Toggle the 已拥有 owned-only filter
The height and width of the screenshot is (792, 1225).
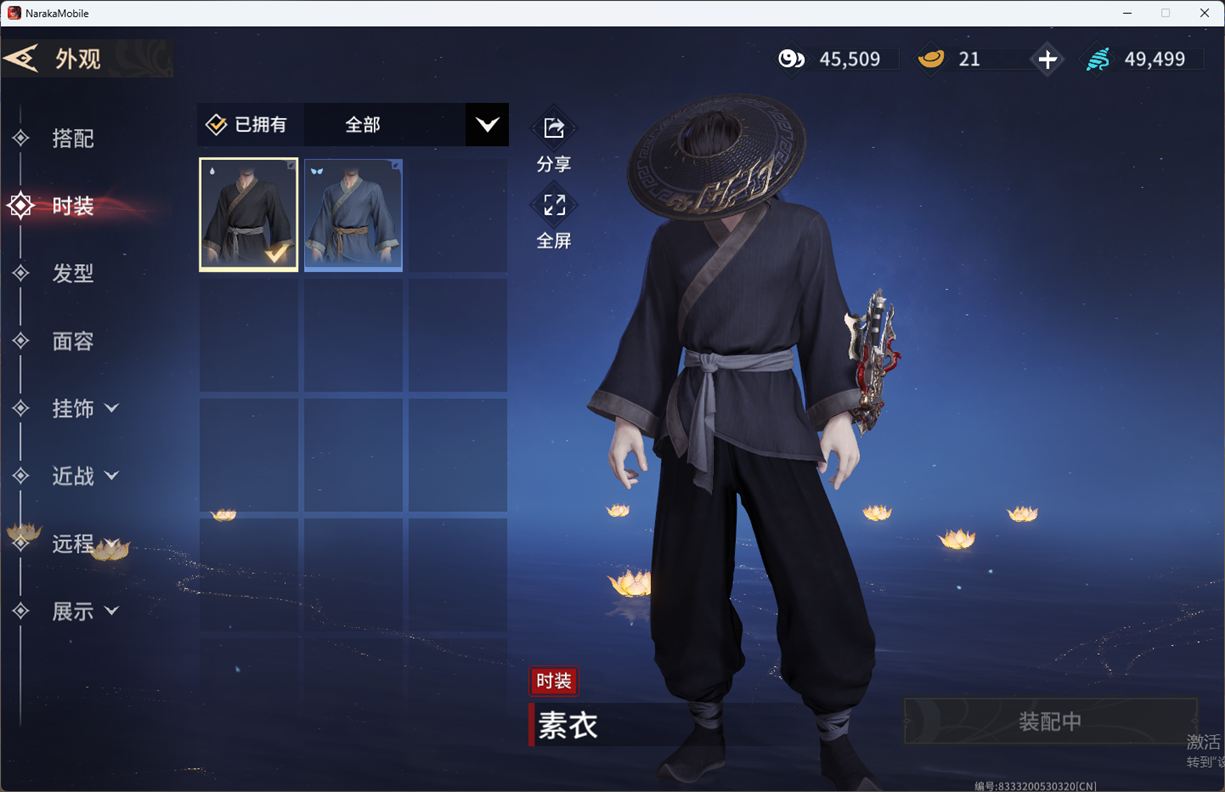click(x=247, y=125)
